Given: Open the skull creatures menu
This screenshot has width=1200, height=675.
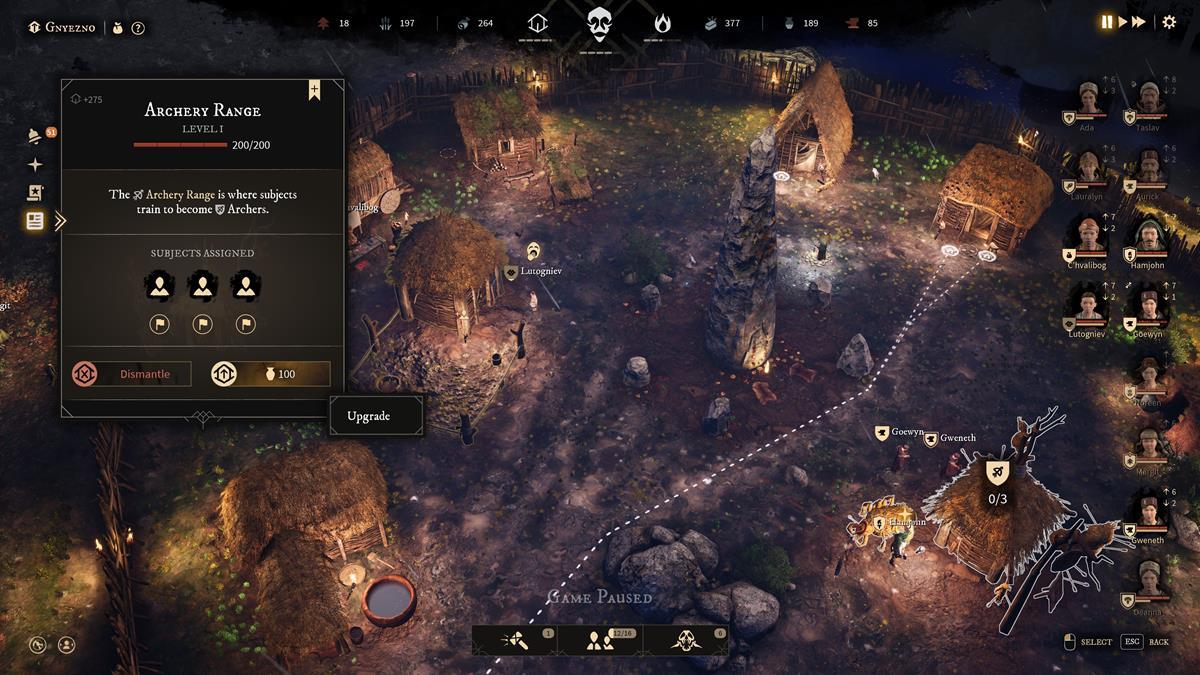Looking at the screenshot, I should pyautogui.click(x=686, y=641).
